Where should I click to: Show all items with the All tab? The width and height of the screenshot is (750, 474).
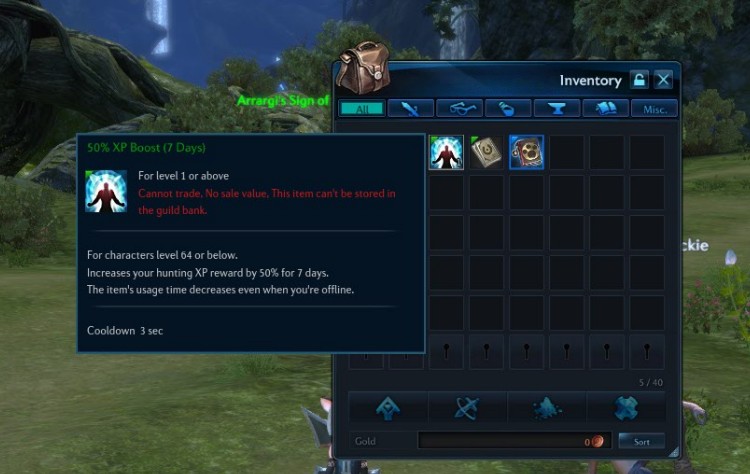[362, 108]
